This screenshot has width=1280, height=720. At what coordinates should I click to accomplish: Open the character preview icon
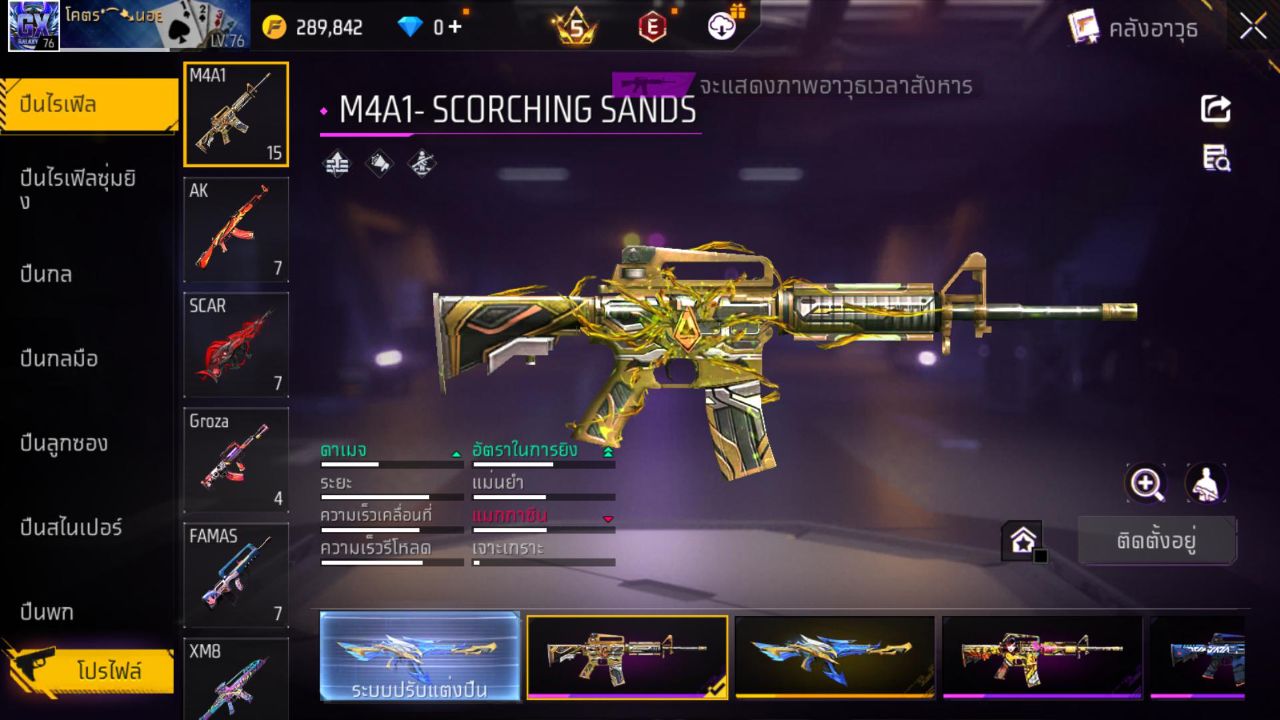pyautogui.click(x=1205, y=484)
